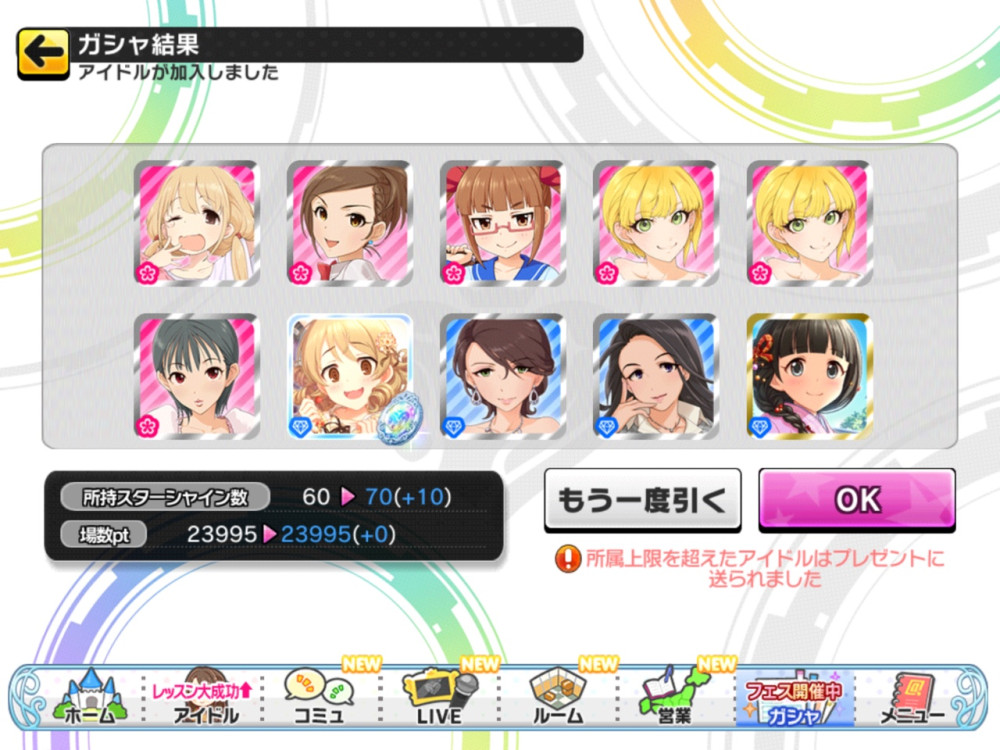This screenshot has height=750, width=1000.
Task: Open the LIVE menu
Action: coord(440,697)
